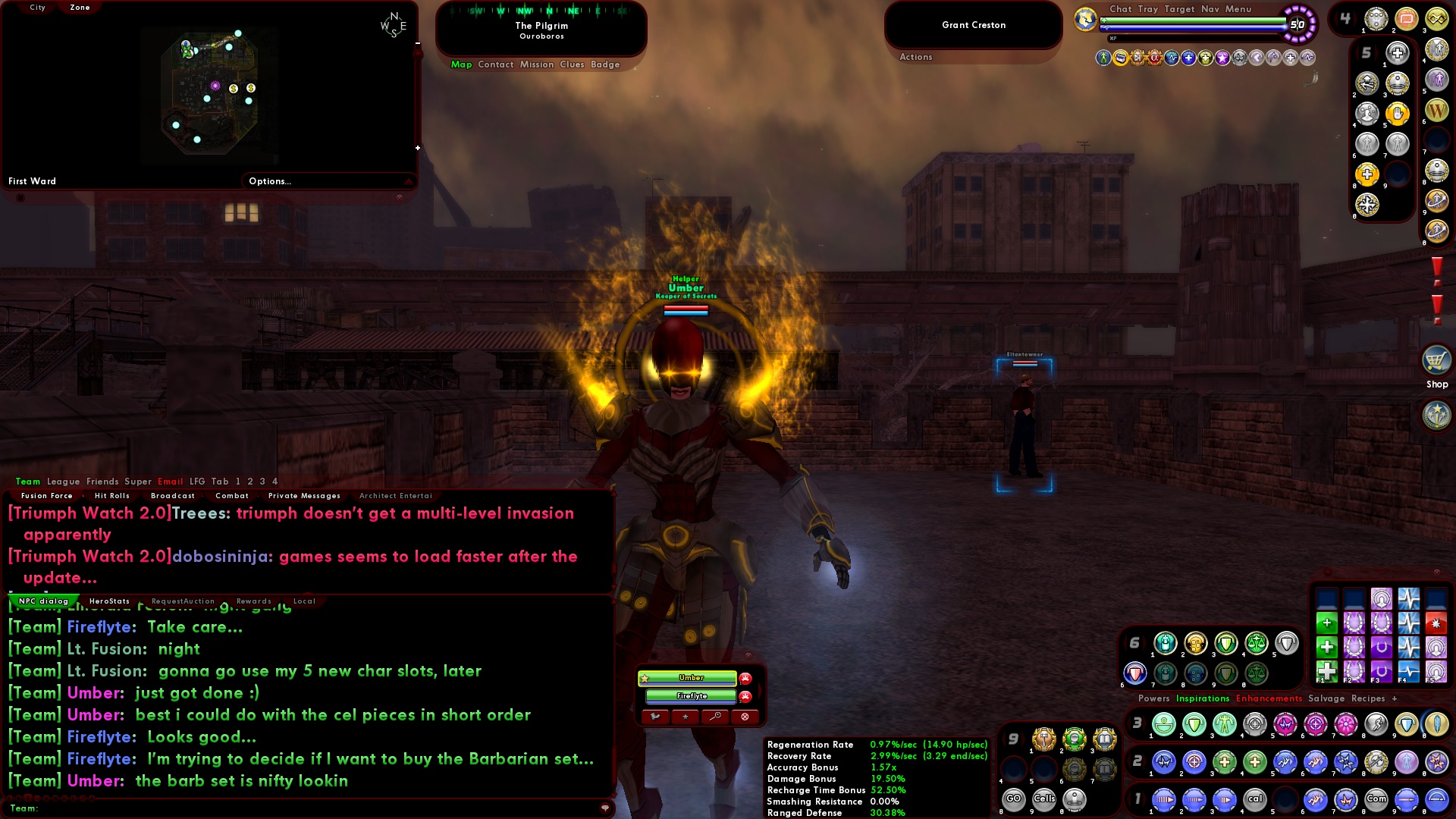Click the GO macro in tray 9
The width and height of the screenshot is (1456, 819).
pyautogui.click(x=1015, y=798)
